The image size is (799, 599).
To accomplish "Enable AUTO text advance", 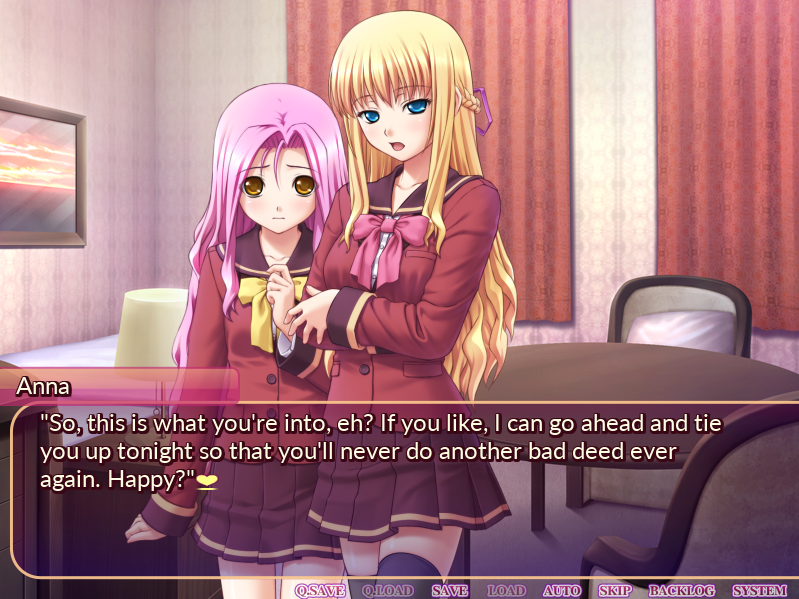I will [x=561, y=590].
